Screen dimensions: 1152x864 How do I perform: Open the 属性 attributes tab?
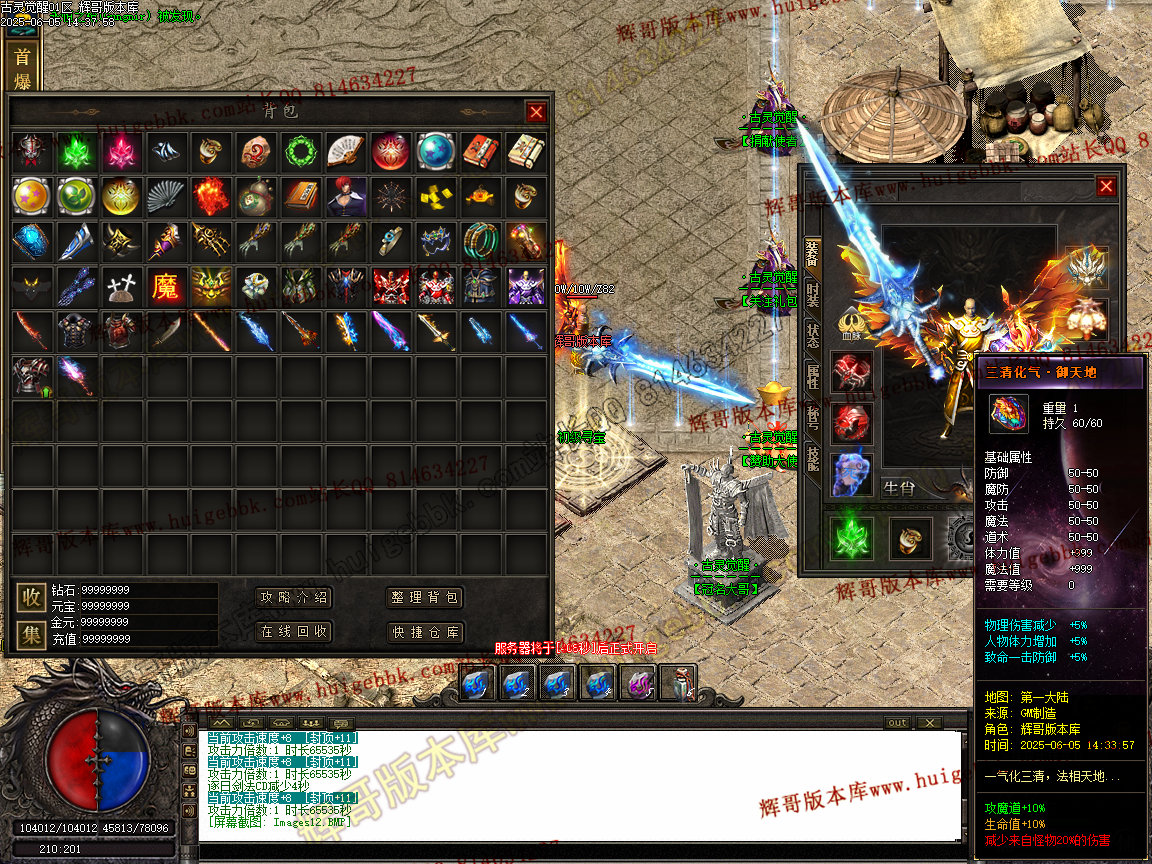tap(812, 377)
